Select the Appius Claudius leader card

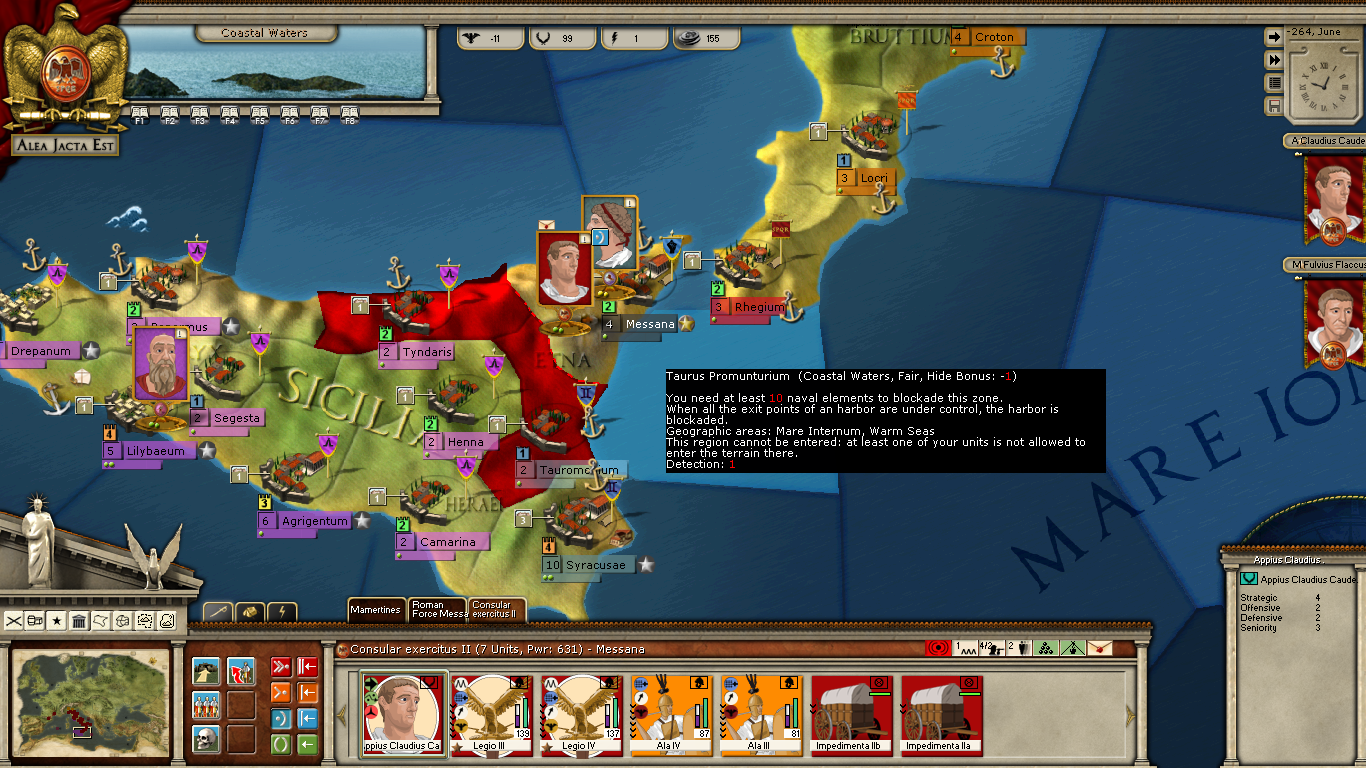point(401,714)
